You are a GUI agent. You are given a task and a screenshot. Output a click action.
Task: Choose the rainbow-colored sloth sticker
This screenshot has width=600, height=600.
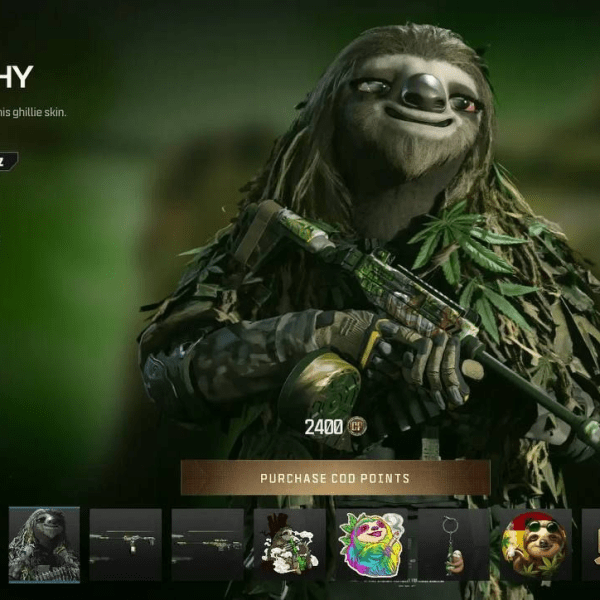(371, 544)
